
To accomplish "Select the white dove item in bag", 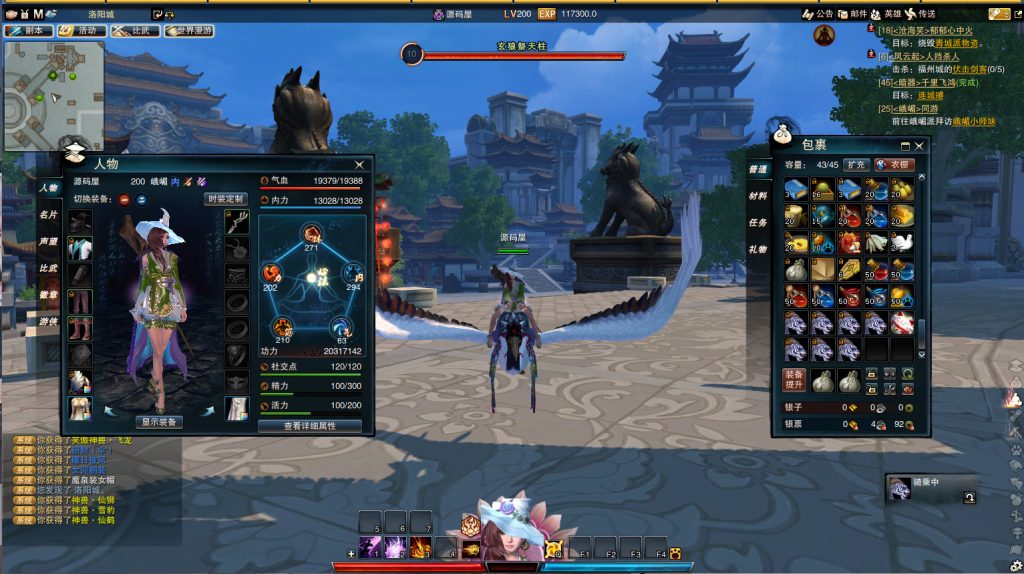I will [903, 242].
